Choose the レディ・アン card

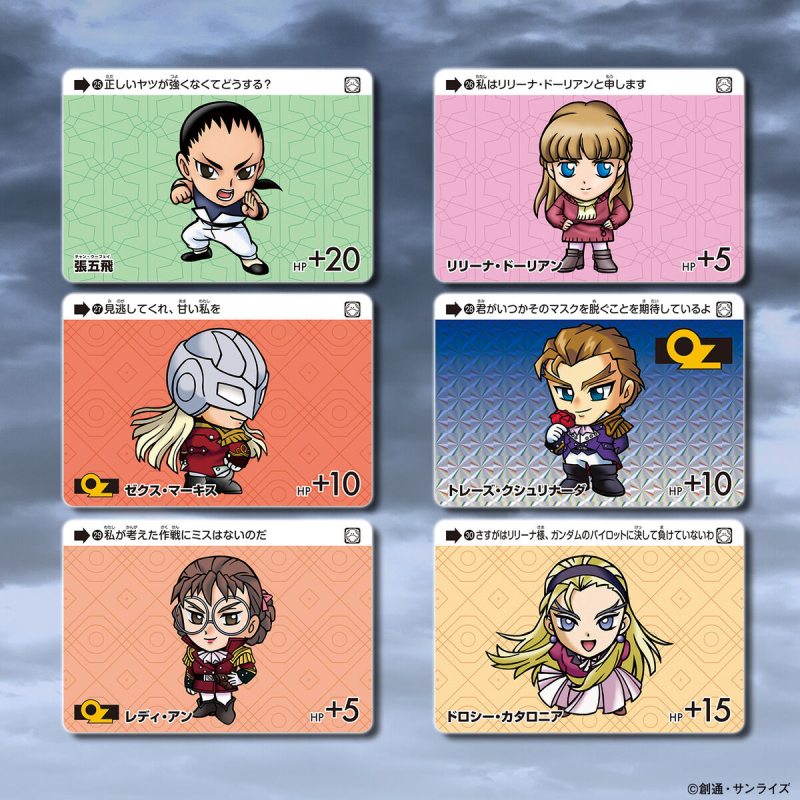pos(217,626)
